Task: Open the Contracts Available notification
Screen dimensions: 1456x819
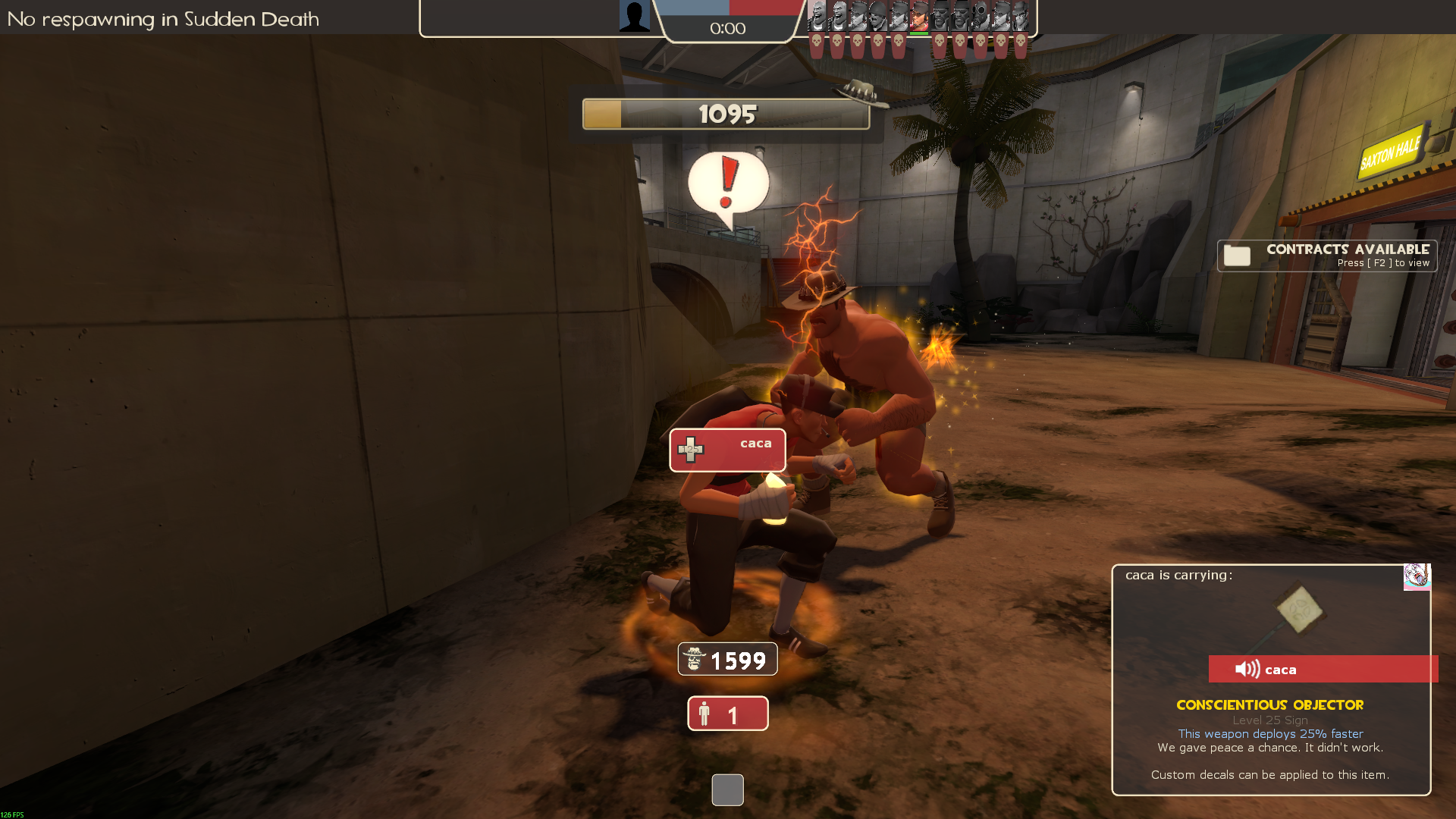Action: (x=1326, y=256)
